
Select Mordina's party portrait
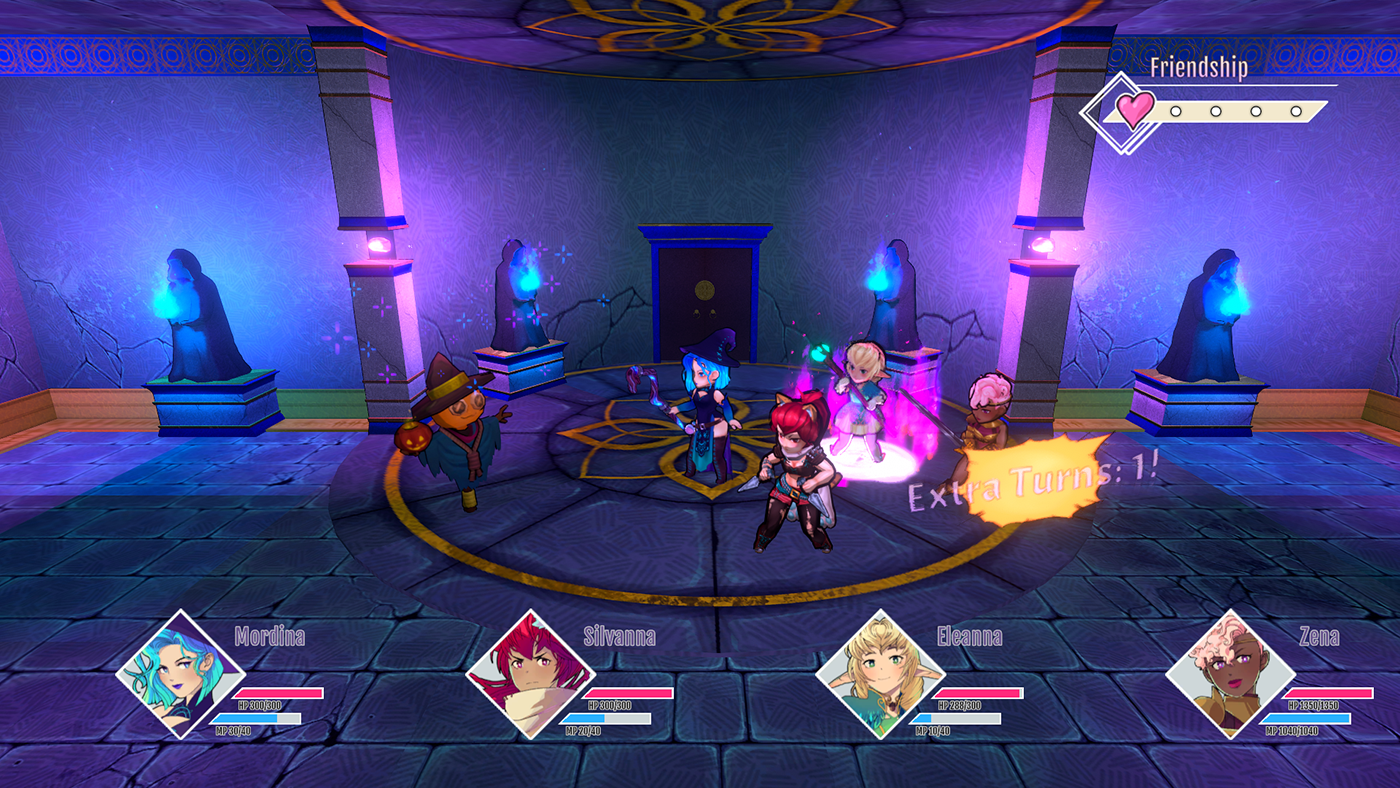click(181, 675)
